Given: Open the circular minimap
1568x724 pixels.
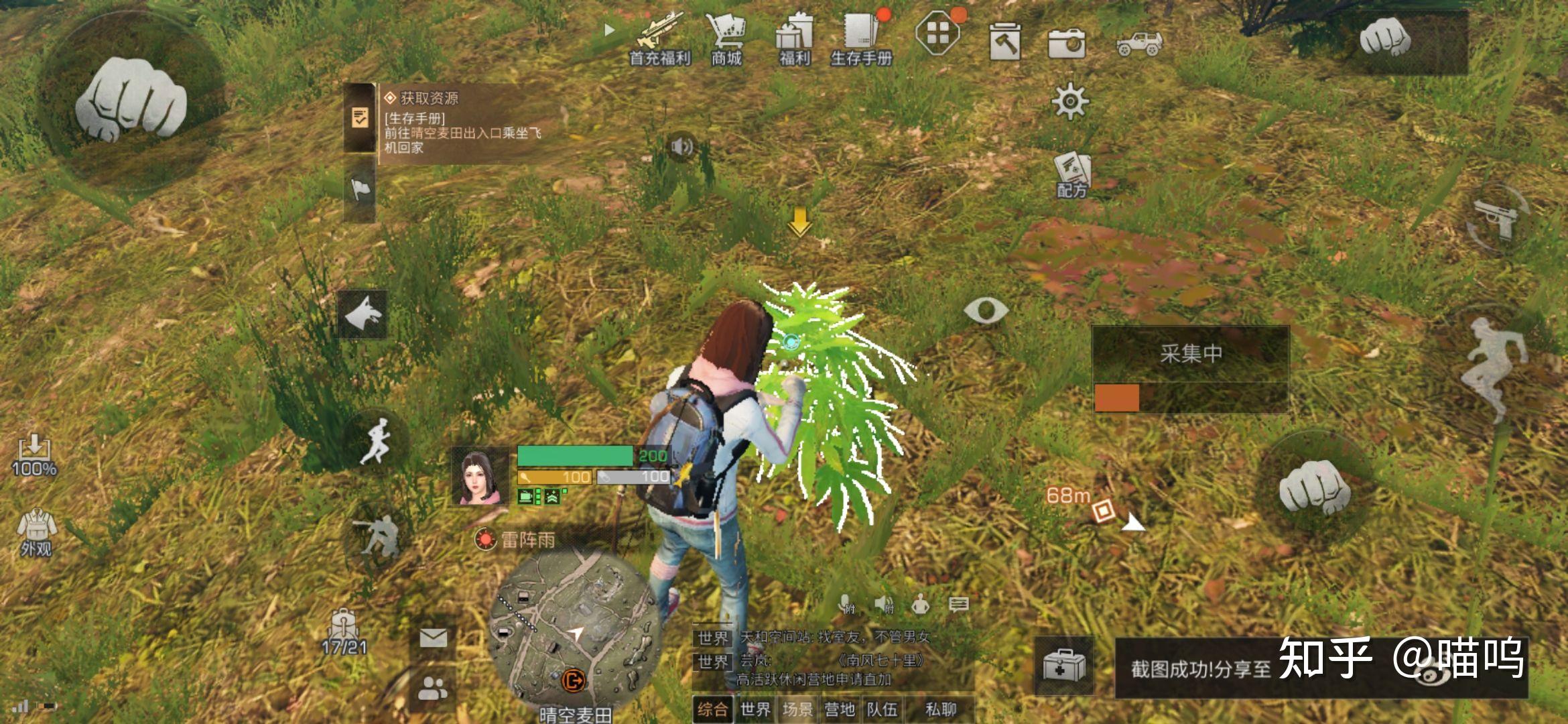Looking at the screenshot, I should (574, 630).
